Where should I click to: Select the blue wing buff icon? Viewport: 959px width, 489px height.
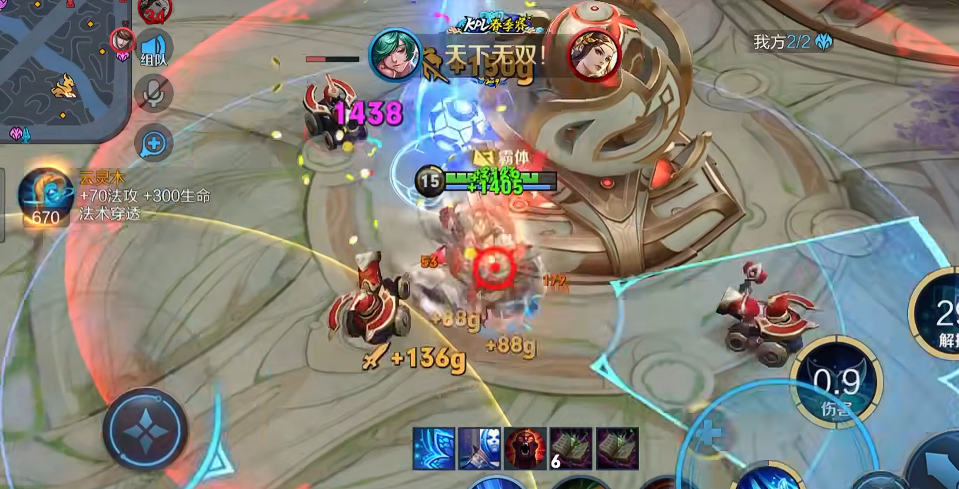434,447
